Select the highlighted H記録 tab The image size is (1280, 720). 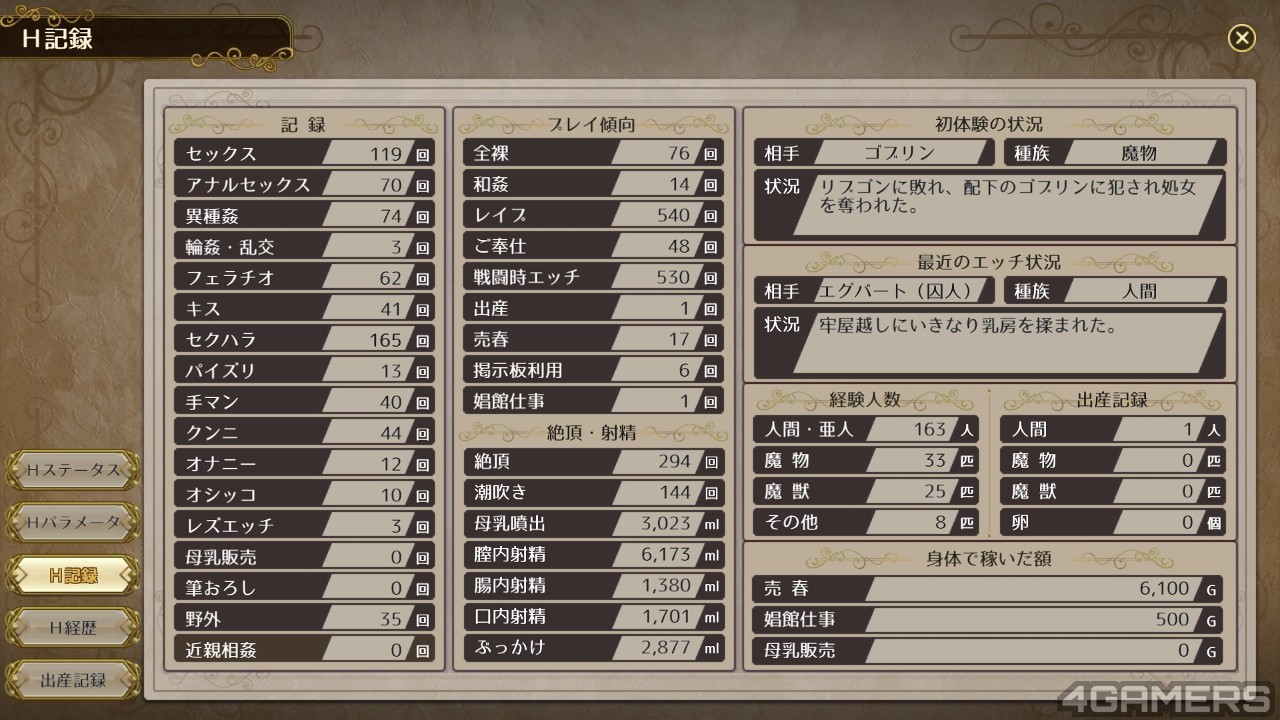coord(73,575)
